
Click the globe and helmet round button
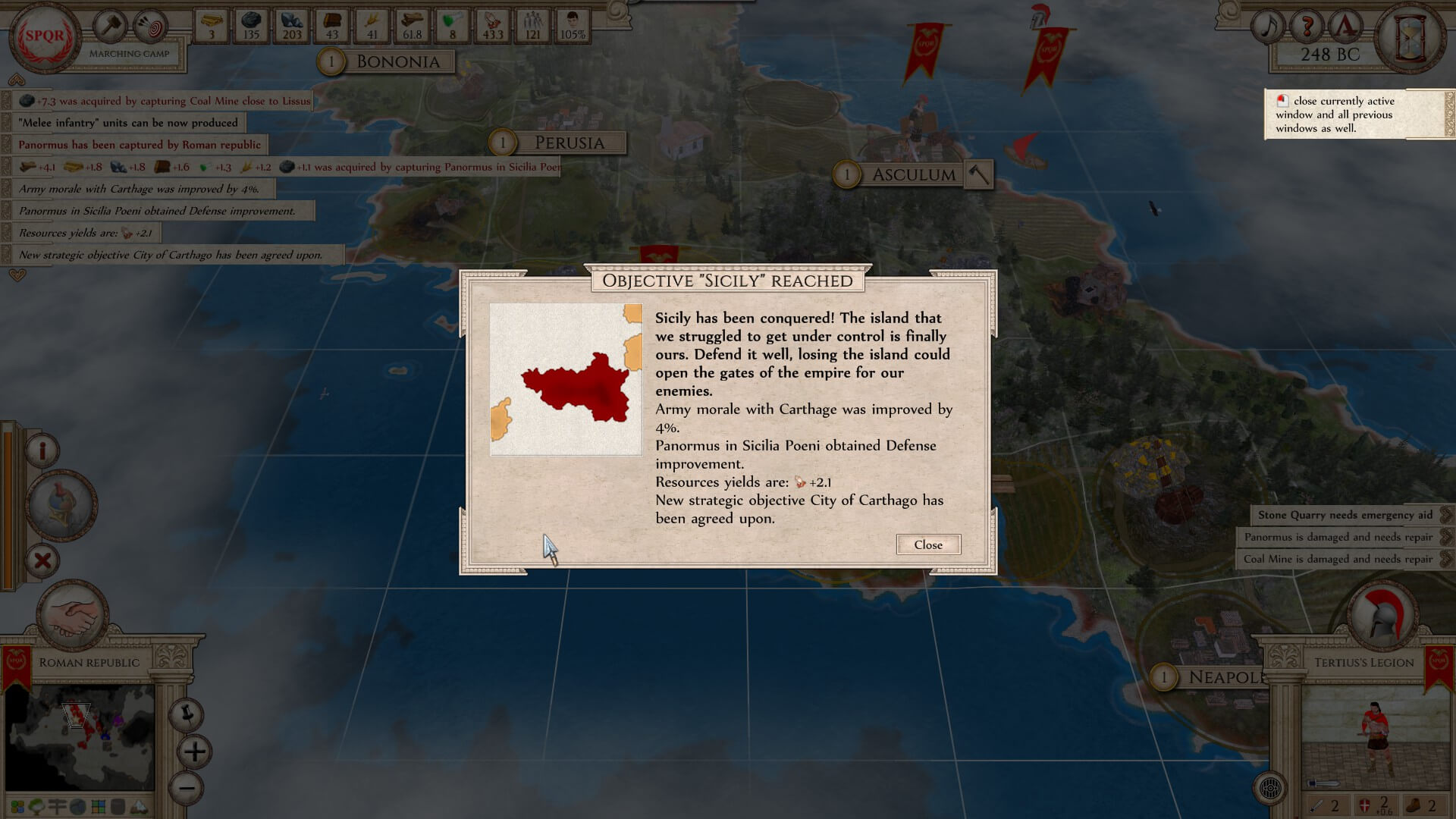tap(61, 505)
